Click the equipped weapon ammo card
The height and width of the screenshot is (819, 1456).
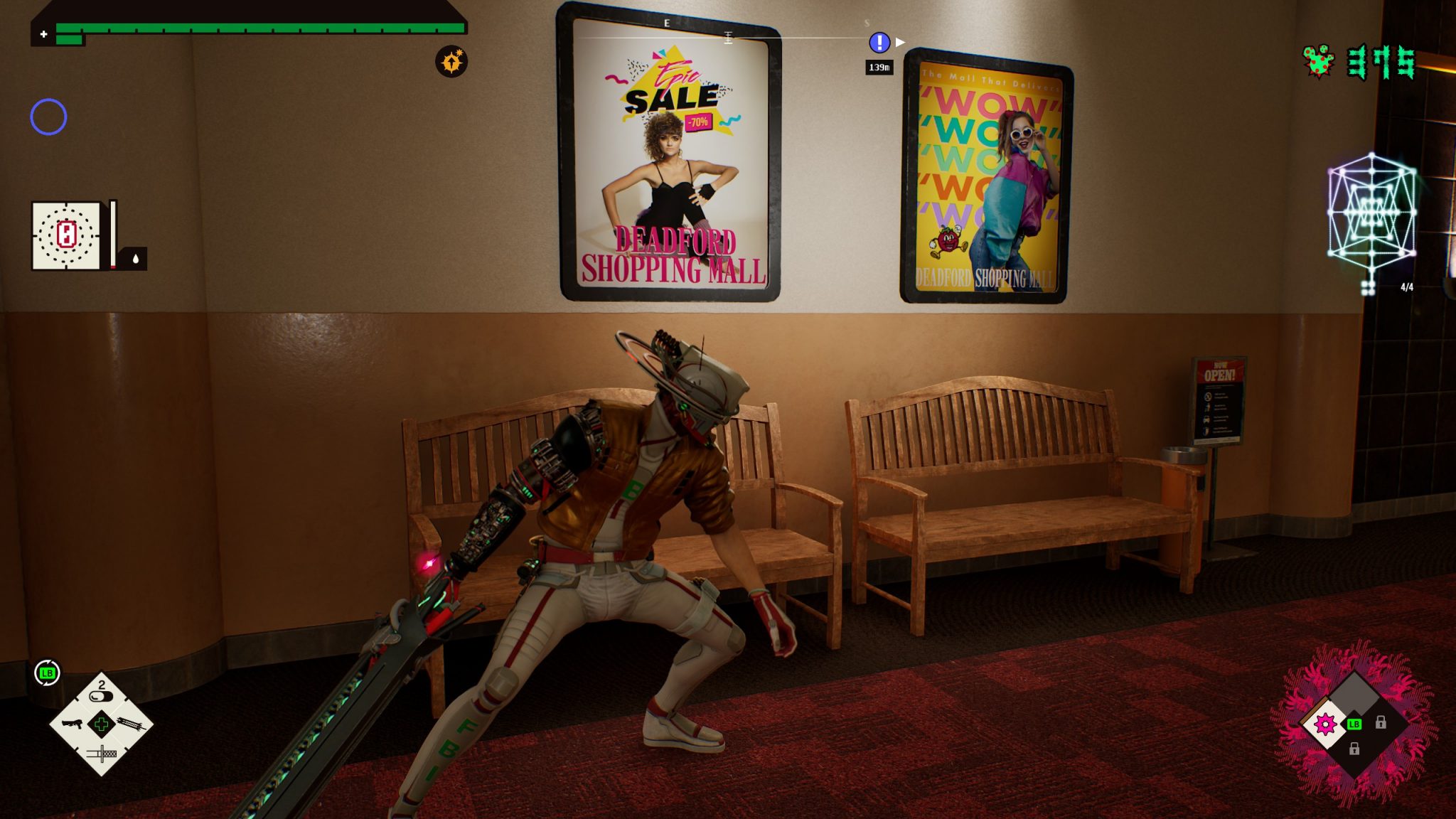[x=66, y=235]
